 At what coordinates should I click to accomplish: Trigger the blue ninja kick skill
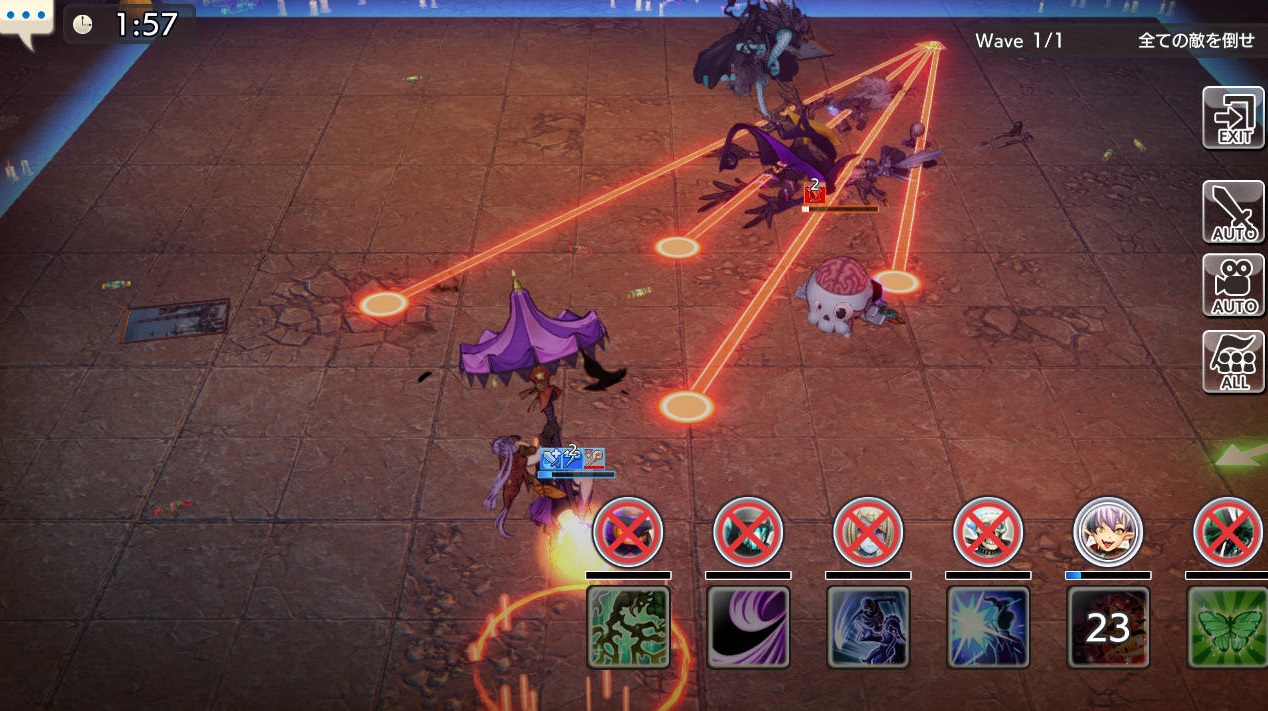point(868,627)
